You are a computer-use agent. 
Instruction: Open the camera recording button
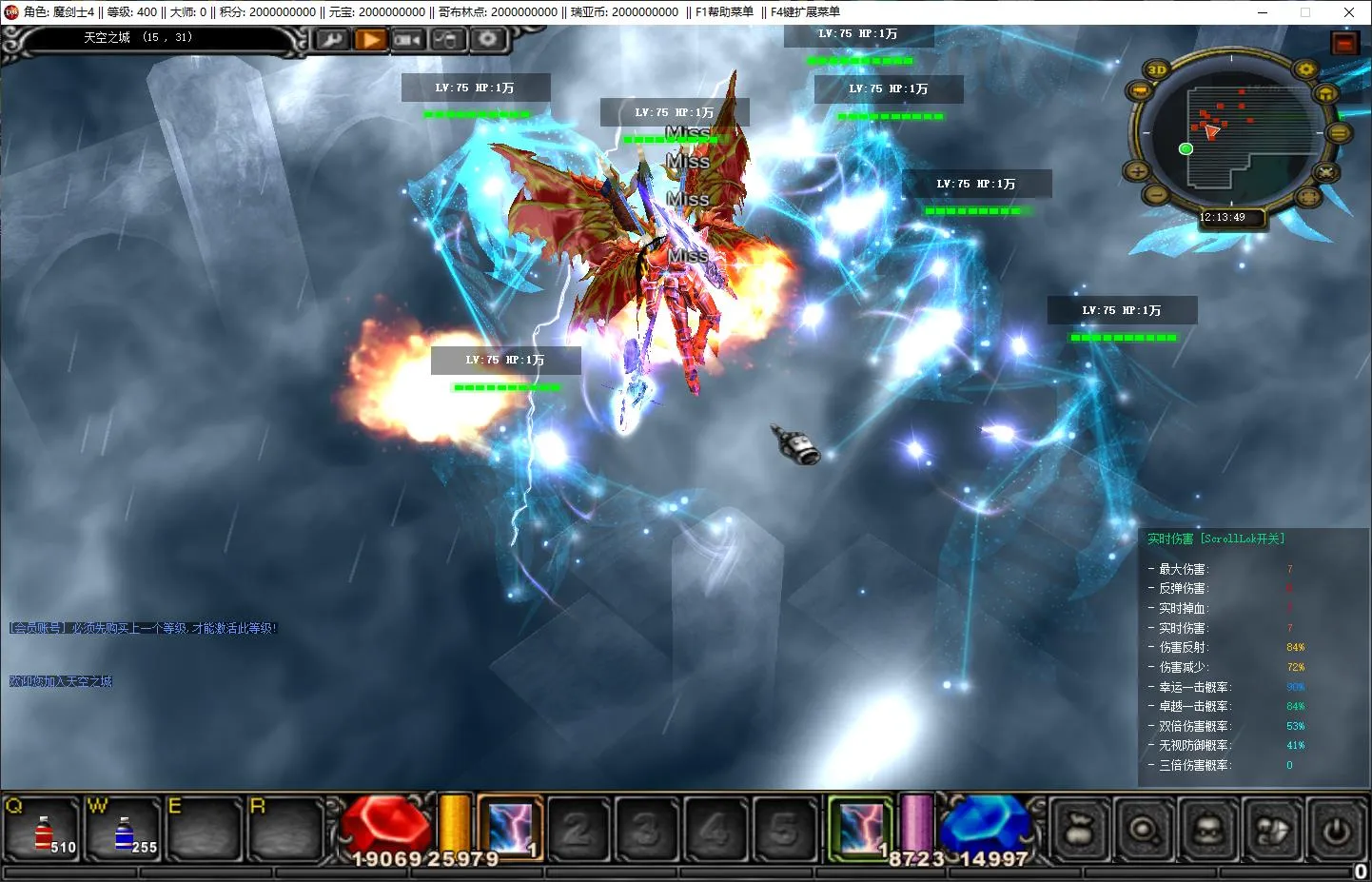click(408, 40)
